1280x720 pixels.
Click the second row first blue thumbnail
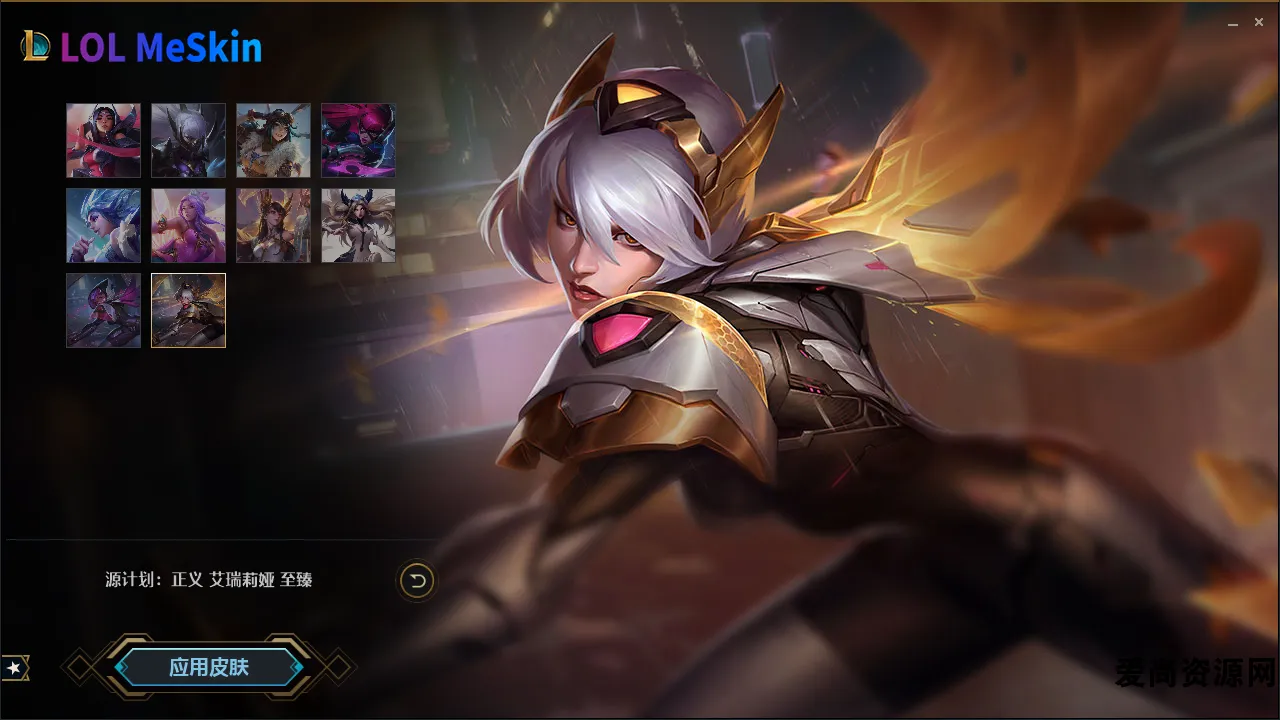tap(103, 225)
